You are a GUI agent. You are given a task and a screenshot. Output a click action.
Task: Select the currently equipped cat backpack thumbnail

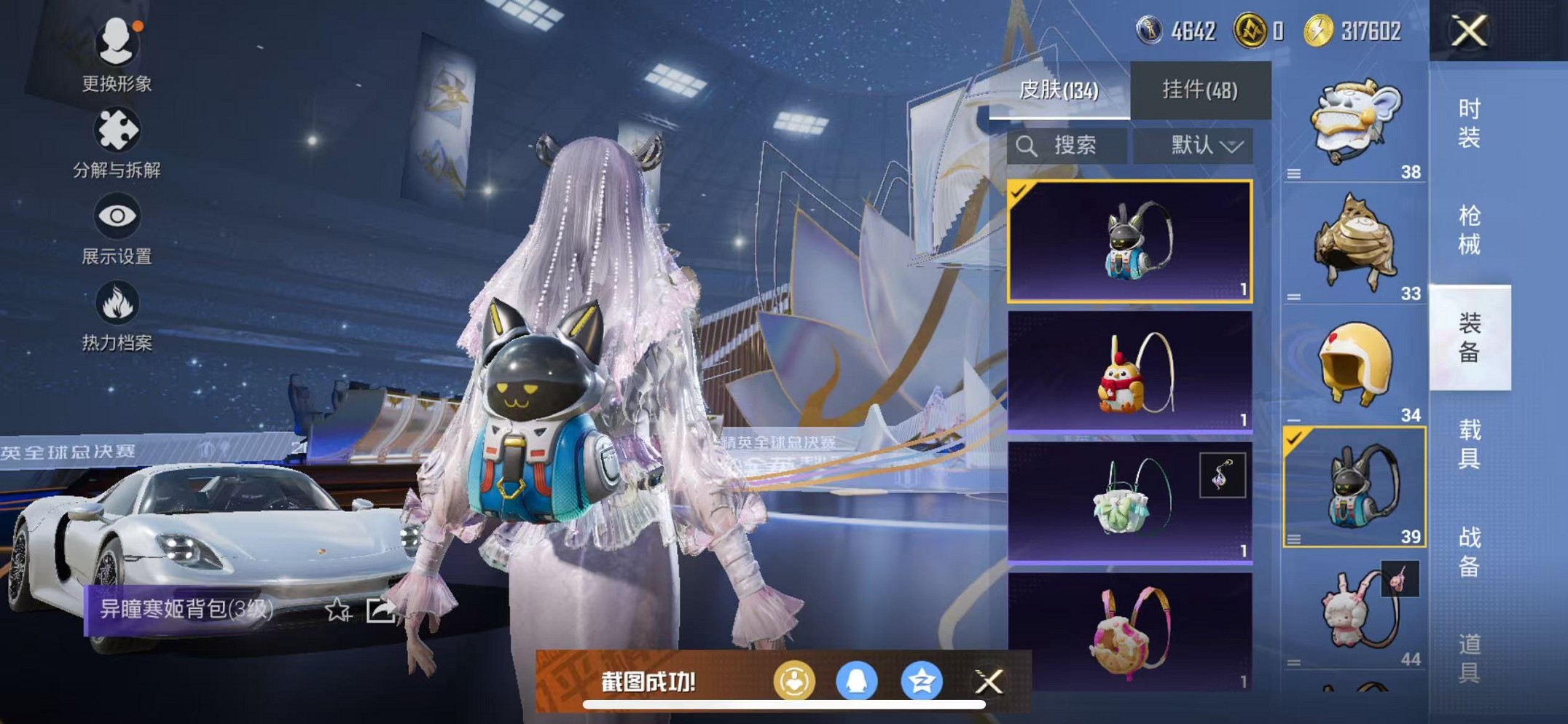click(1130, 242)
